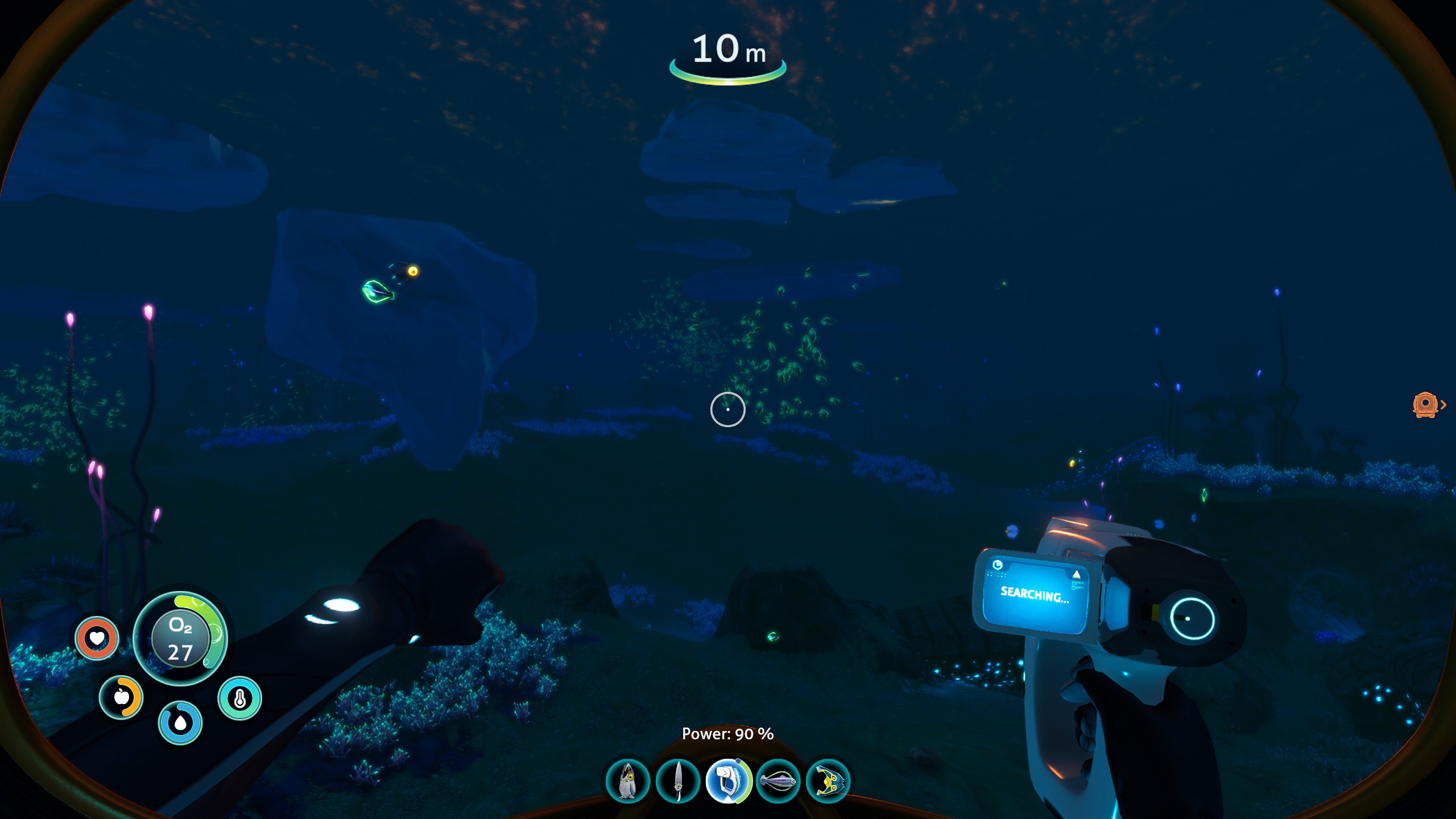Equip the survival knife from the hotbar
This screenshot has width=1456, height=819.
[677, 781]
